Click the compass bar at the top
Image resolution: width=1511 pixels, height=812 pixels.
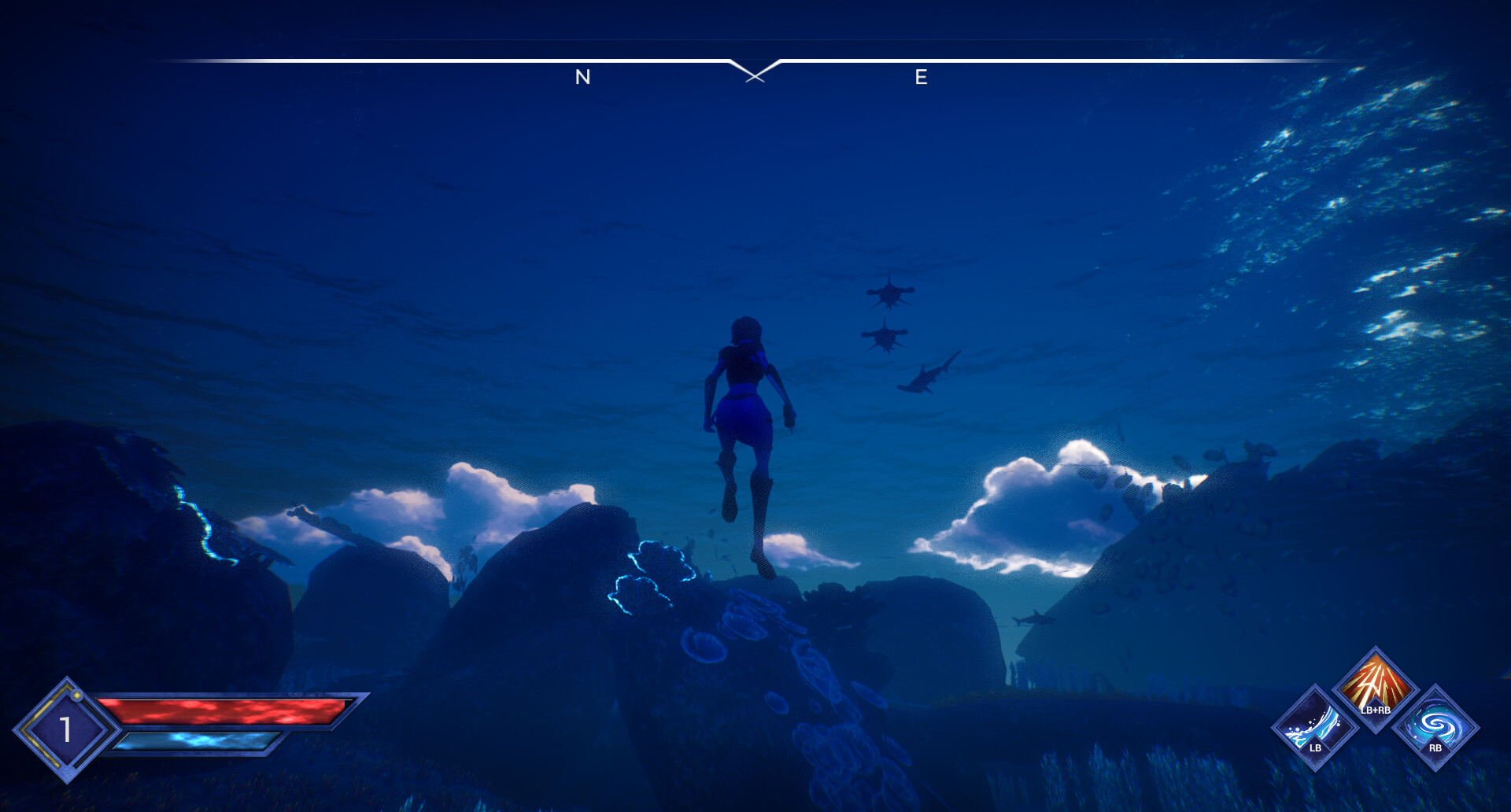point(755,59)
